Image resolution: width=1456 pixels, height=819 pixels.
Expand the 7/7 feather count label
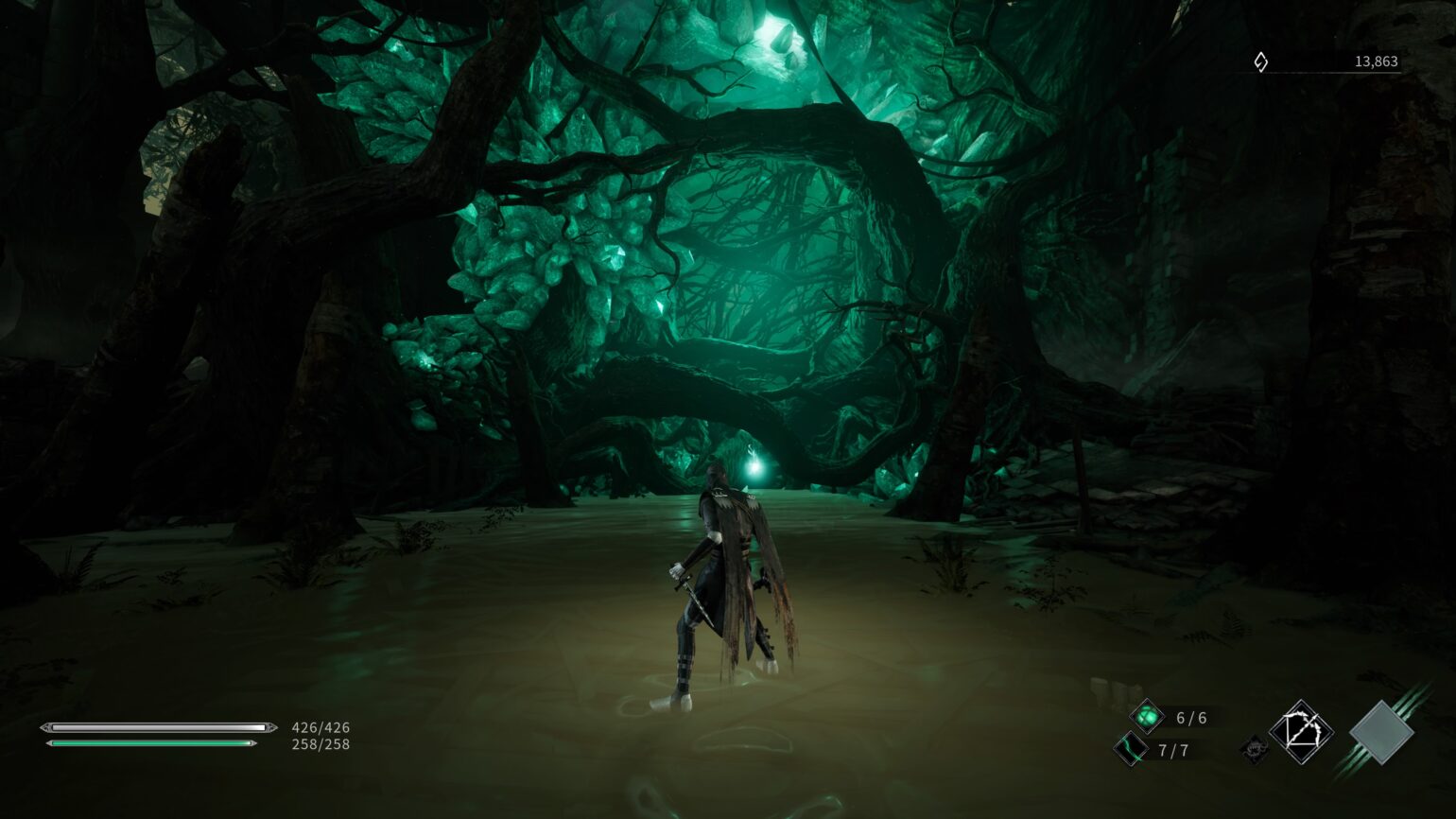(x=1172, y=751)
